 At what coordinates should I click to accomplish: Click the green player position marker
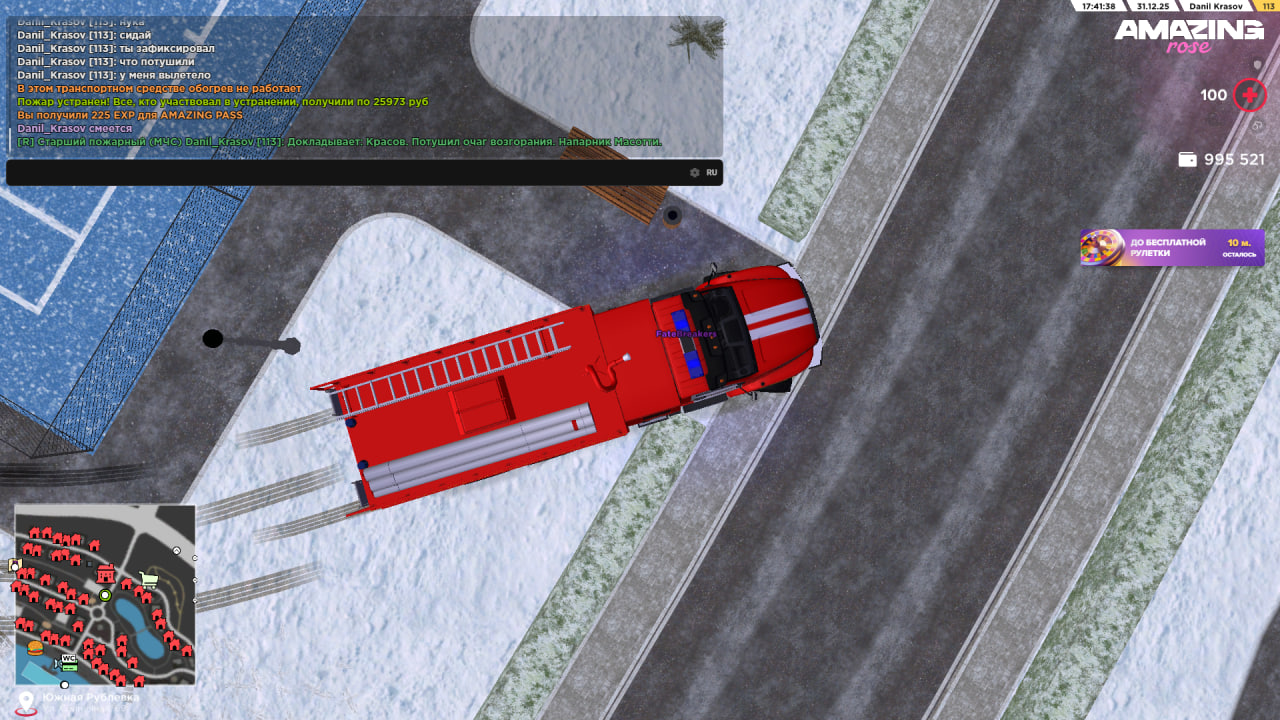click(x=105, y=595)
